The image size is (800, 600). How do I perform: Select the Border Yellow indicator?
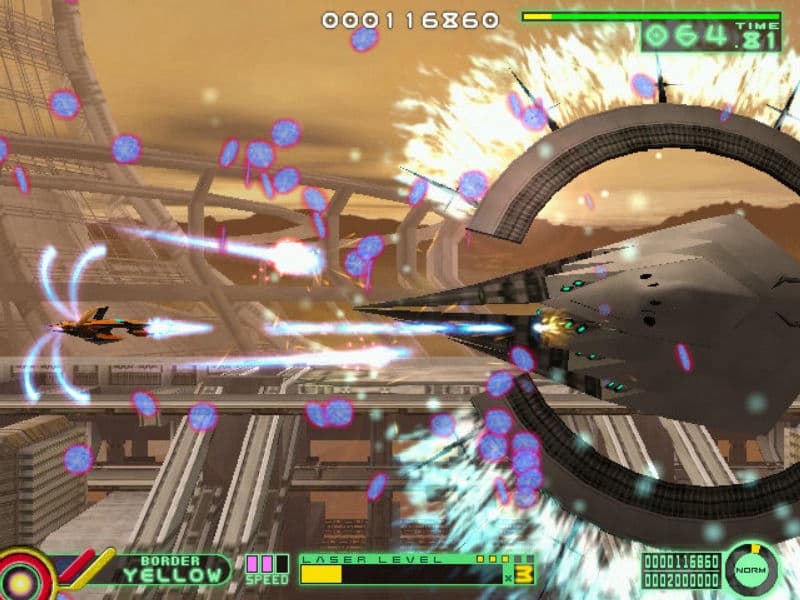[172, 568]
